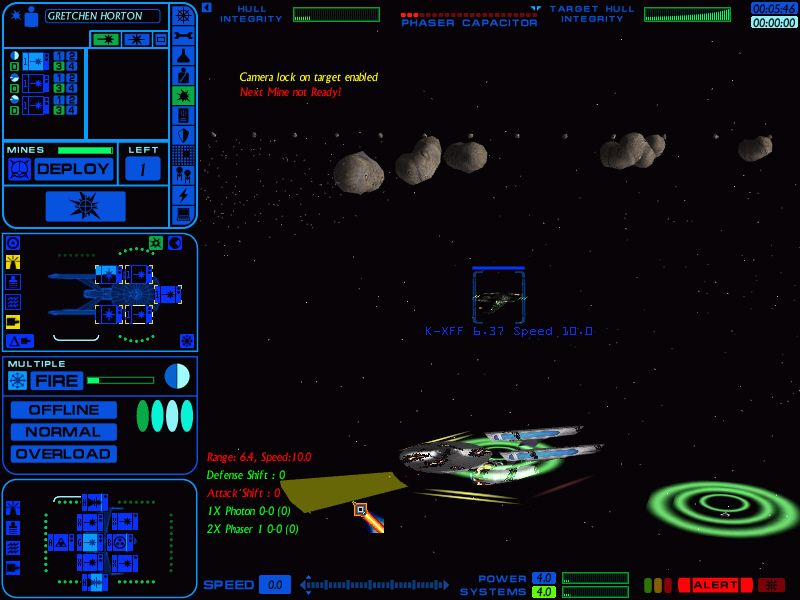Set photon torpedoes to OFFLINE
The width and height of the screenshot is (800, 600).
click(x=64, y=410)
